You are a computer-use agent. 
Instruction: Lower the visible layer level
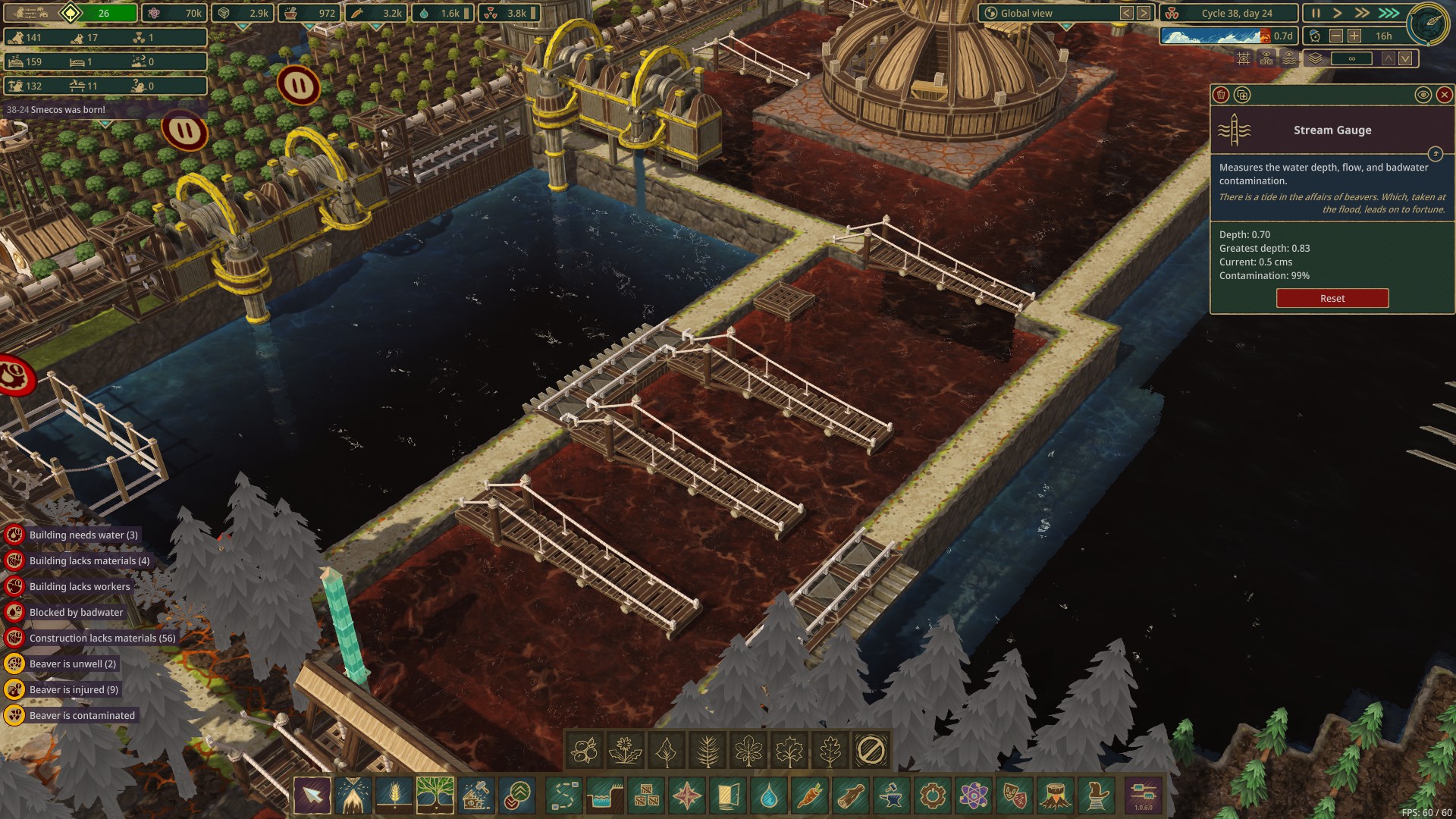[1405, 58]
